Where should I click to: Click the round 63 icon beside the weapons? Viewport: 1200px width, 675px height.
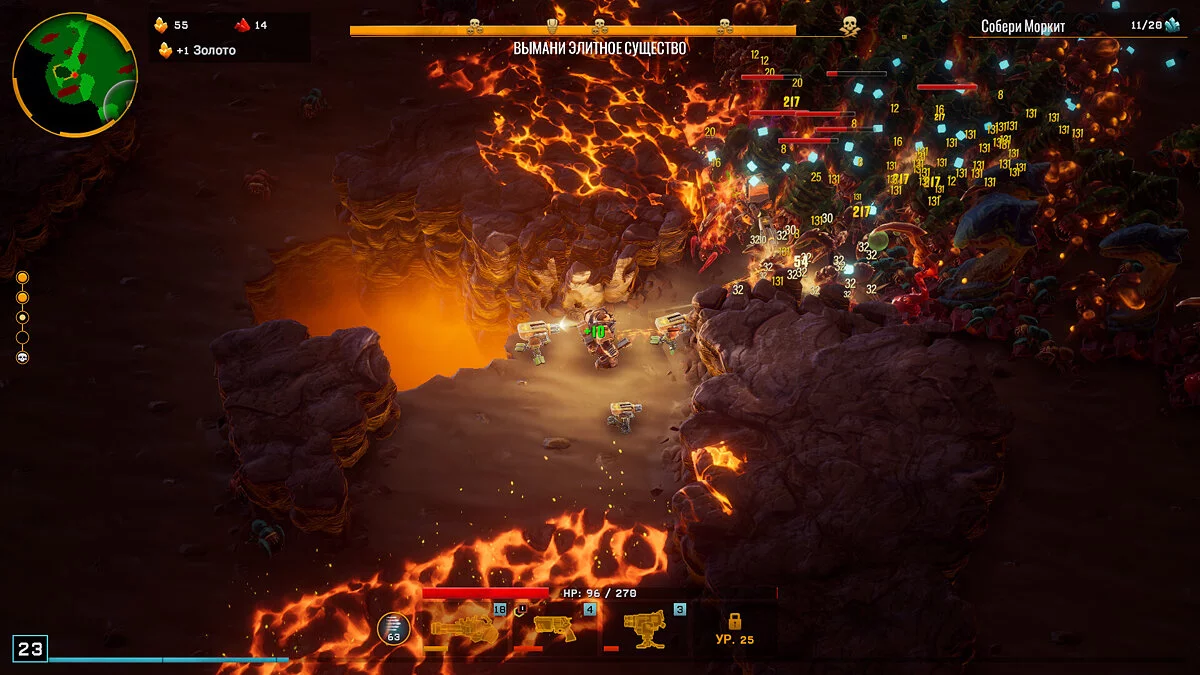pyautogui.click(x=393, y=628)
